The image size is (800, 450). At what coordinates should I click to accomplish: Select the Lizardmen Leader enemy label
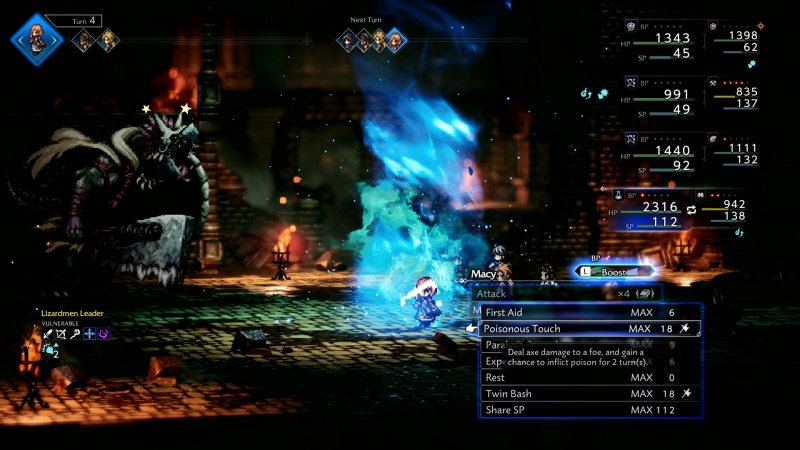(72, 314)
